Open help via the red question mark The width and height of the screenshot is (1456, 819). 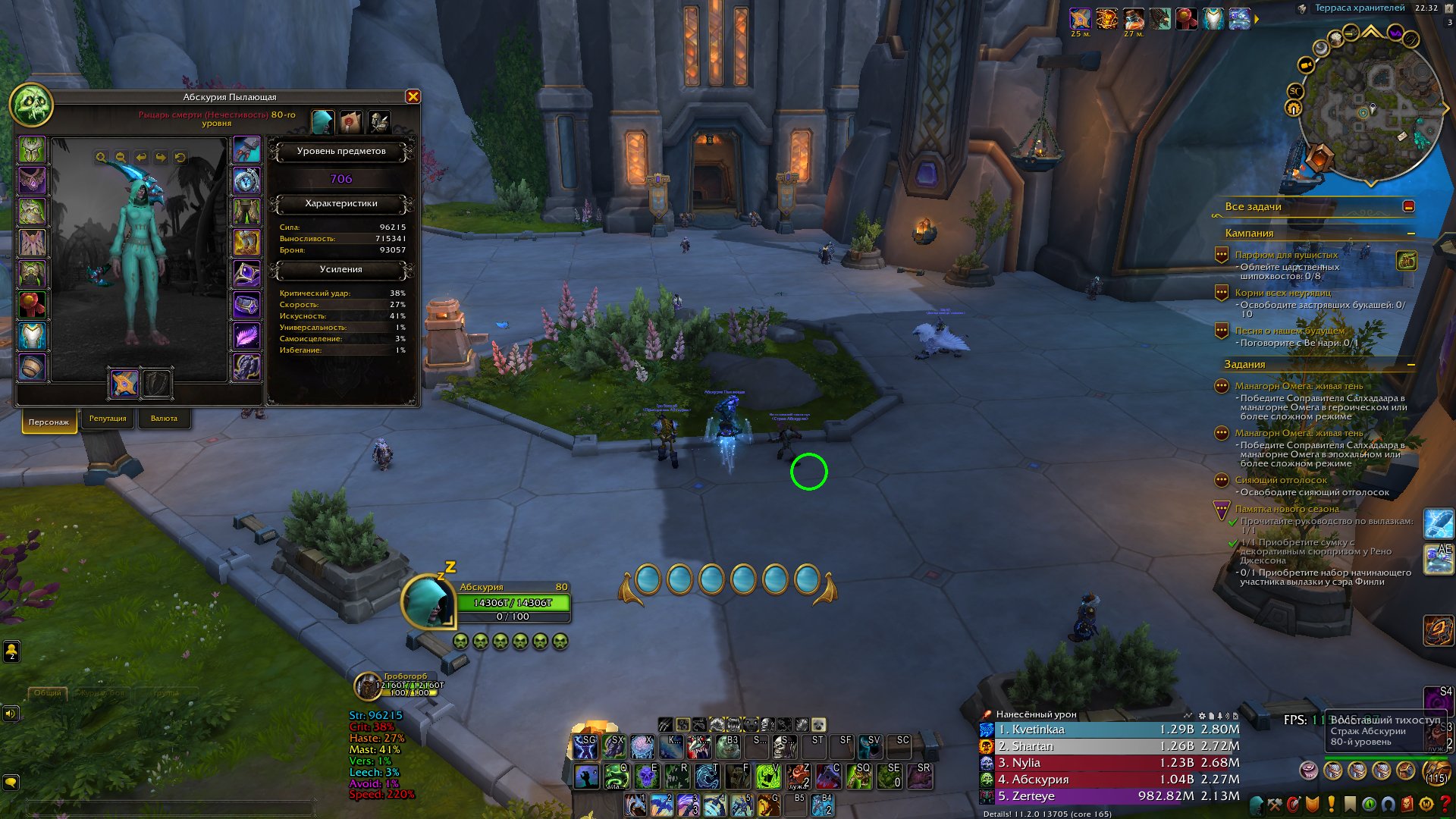1445,804
